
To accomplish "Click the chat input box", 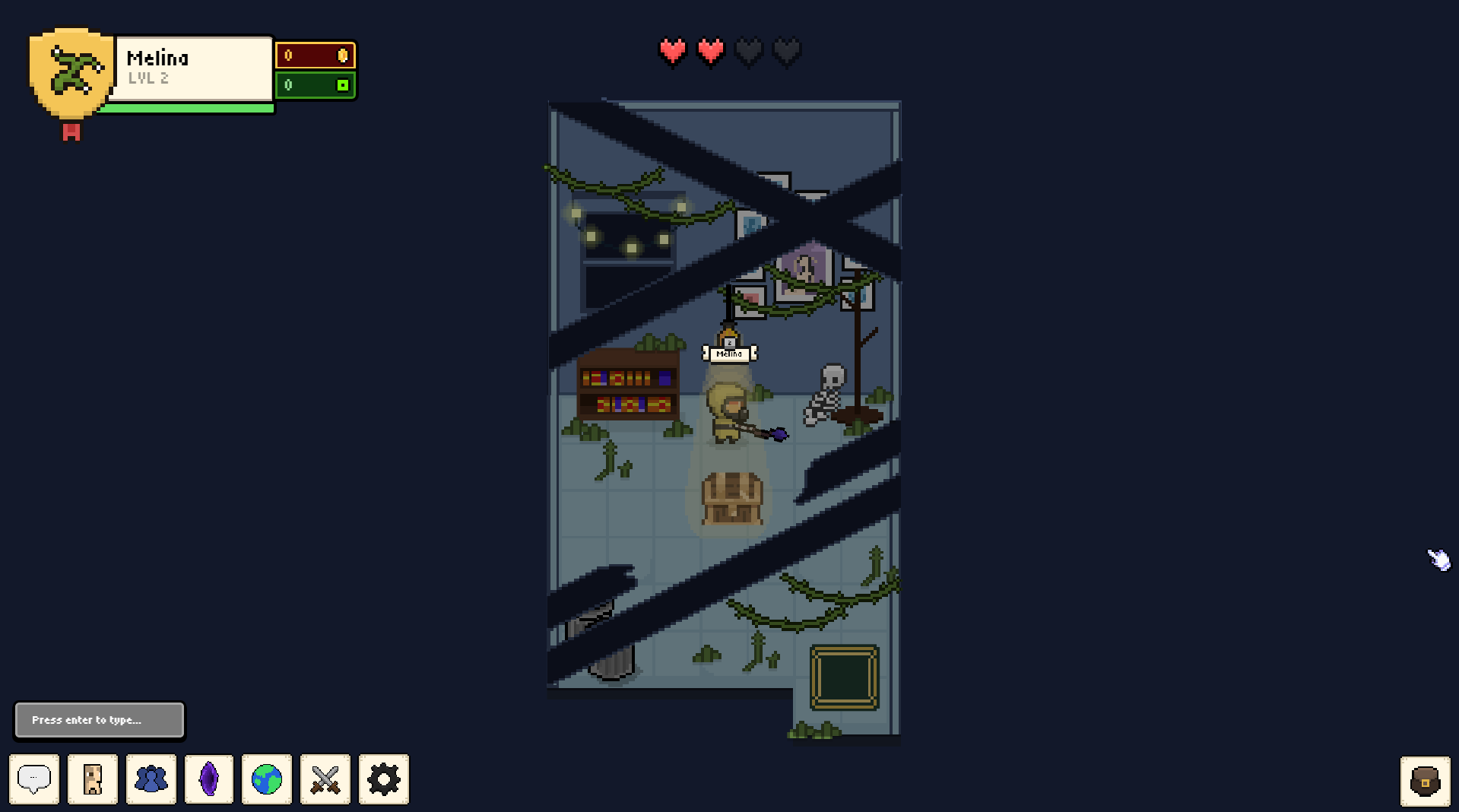I will pos(100,720).
